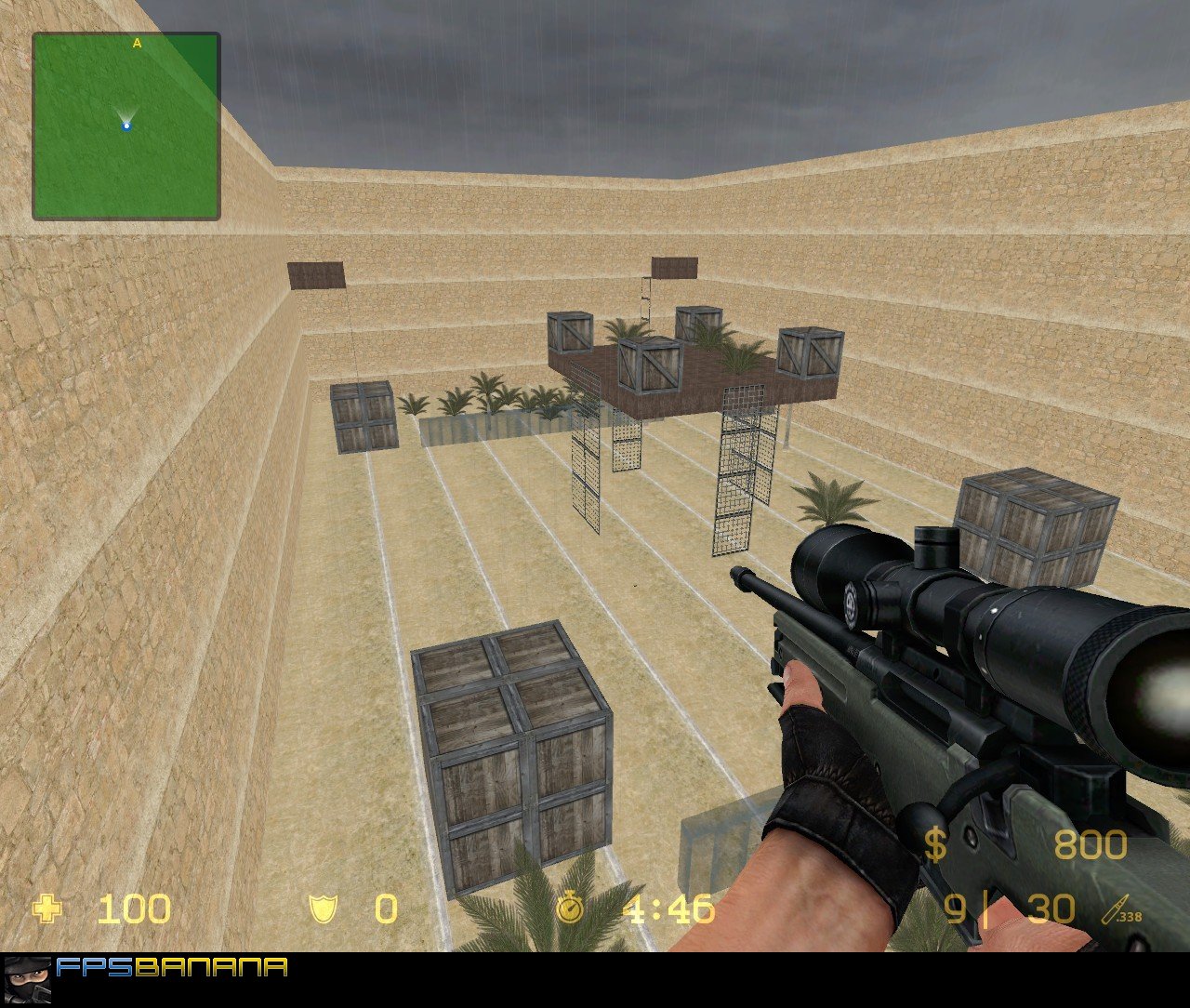Image resolution: width=1190 pixels, height=1008 pixels.
Task: Click the bombsite A label on the minimap
Action: pyautogui.click(x=138, y=42)
